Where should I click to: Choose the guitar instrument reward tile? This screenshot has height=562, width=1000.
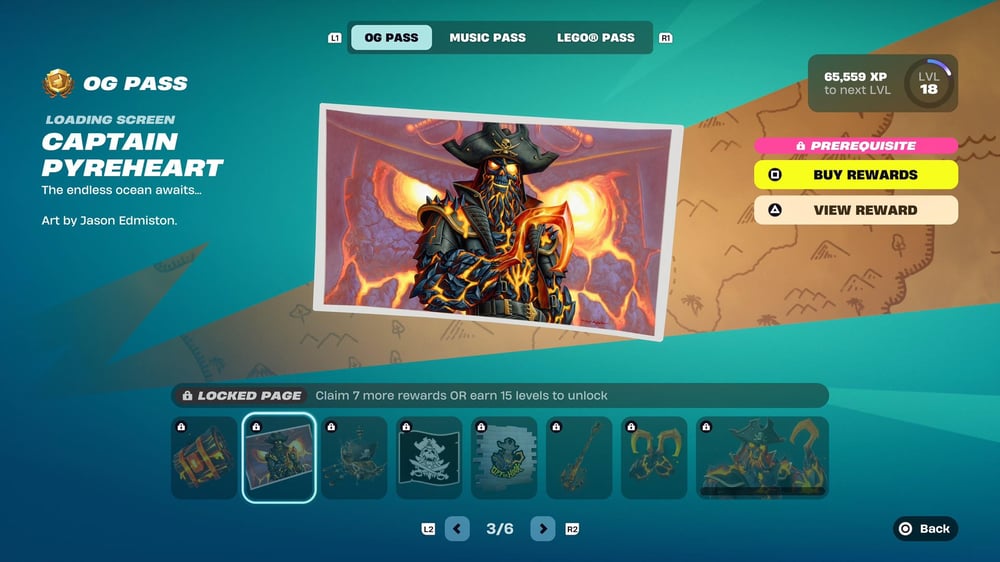[579, 458]
